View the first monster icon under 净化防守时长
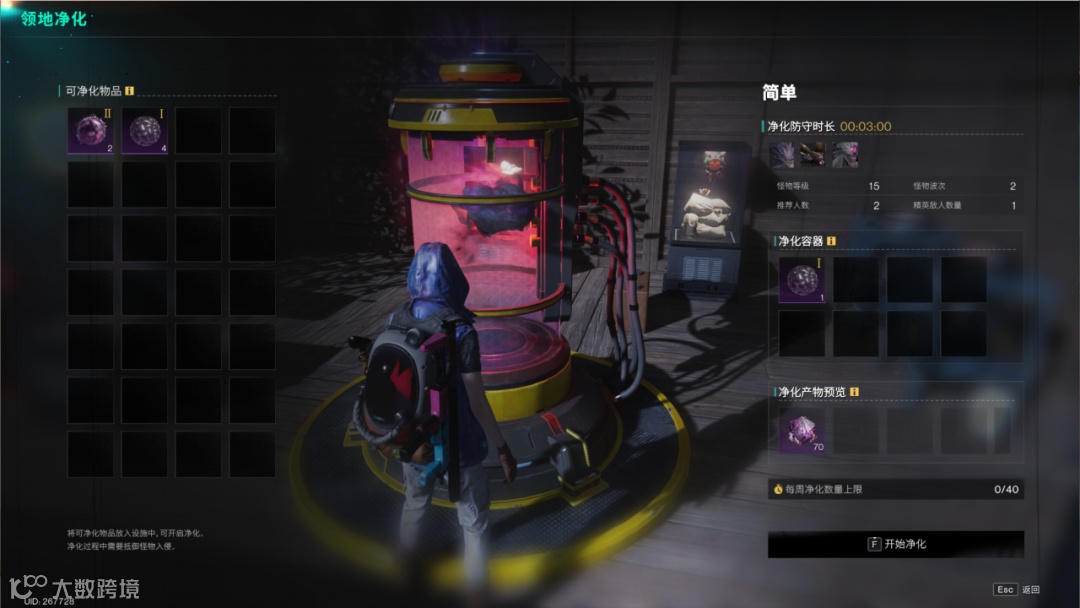 click(x=782, y=154)
